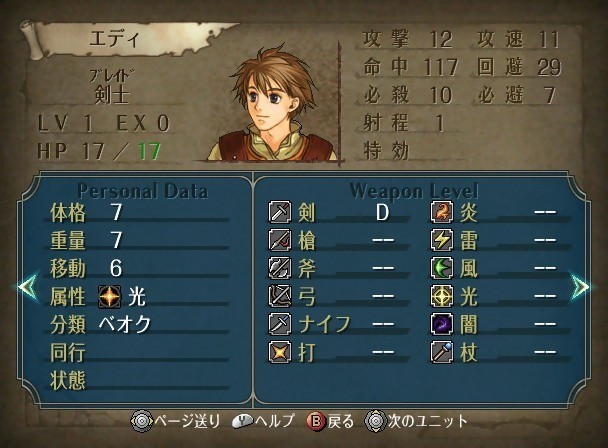Image resolution: width=608 pixels, height=448 pixels.
Task: Select the strike (打) weapon icon
Action: click(281, 352)
